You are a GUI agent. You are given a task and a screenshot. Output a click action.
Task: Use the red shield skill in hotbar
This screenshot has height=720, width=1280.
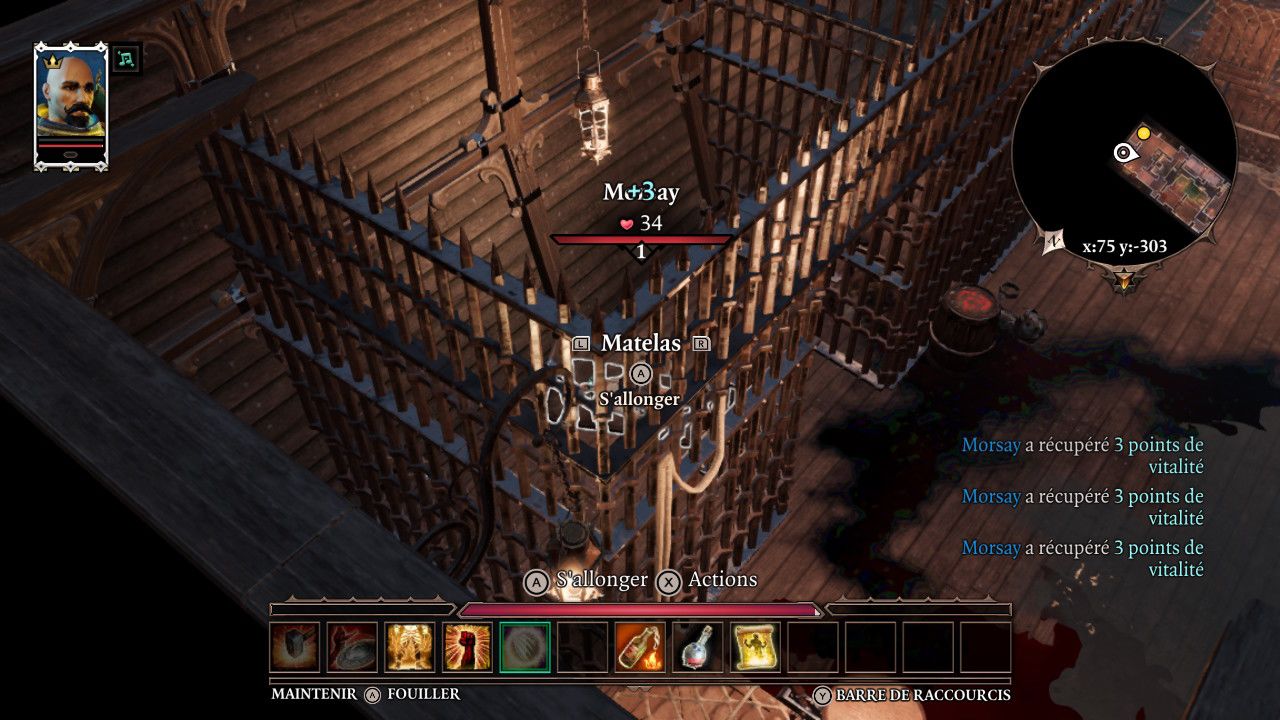[352, 647]
